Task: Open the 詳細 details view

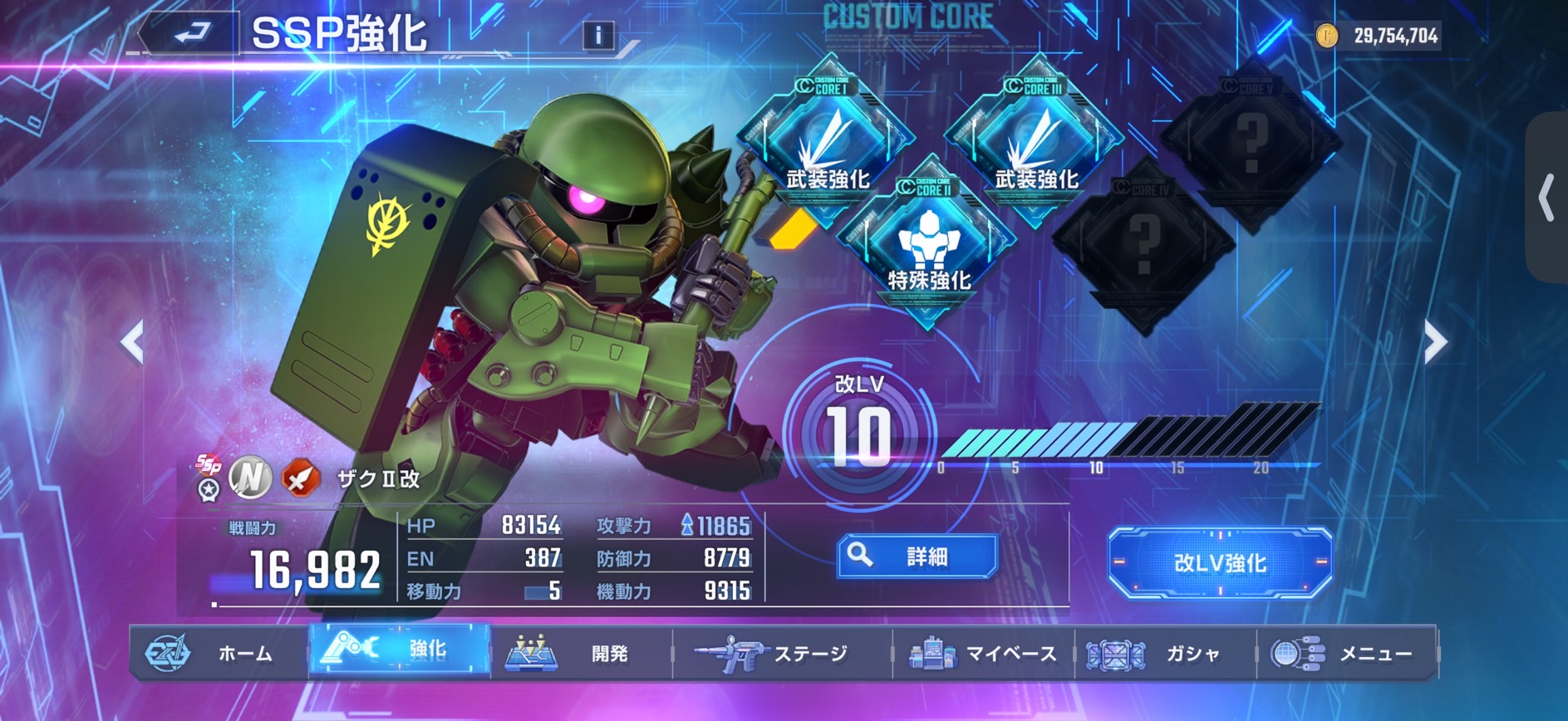Action: [917, 557]
